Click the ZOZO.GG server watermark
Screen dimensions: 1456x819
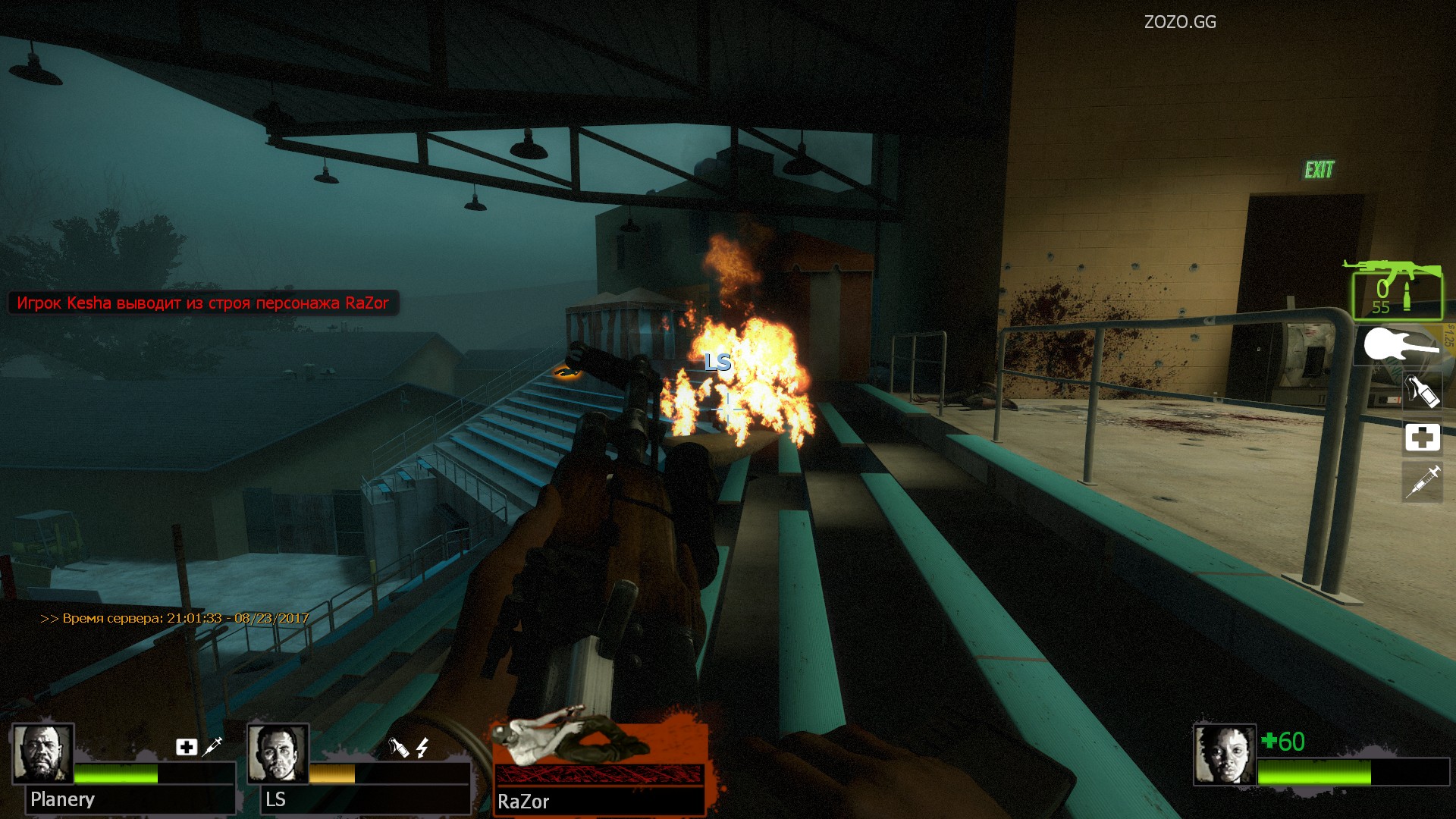click(x=1180, y=22)
